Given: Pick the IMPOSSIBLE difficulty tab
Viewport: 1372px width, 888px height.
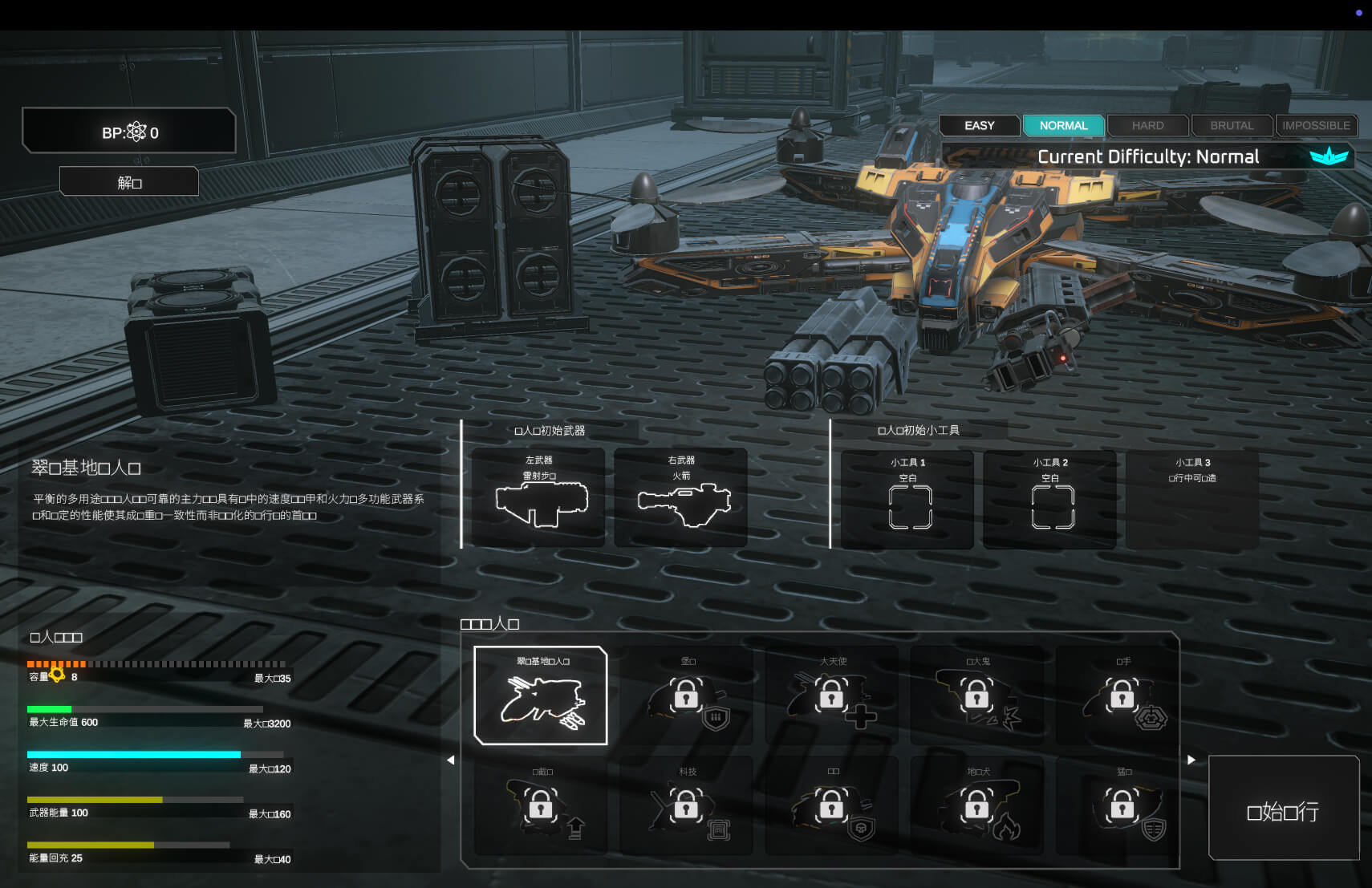Looking at the screenshot, I should (x=1316, y=126).
